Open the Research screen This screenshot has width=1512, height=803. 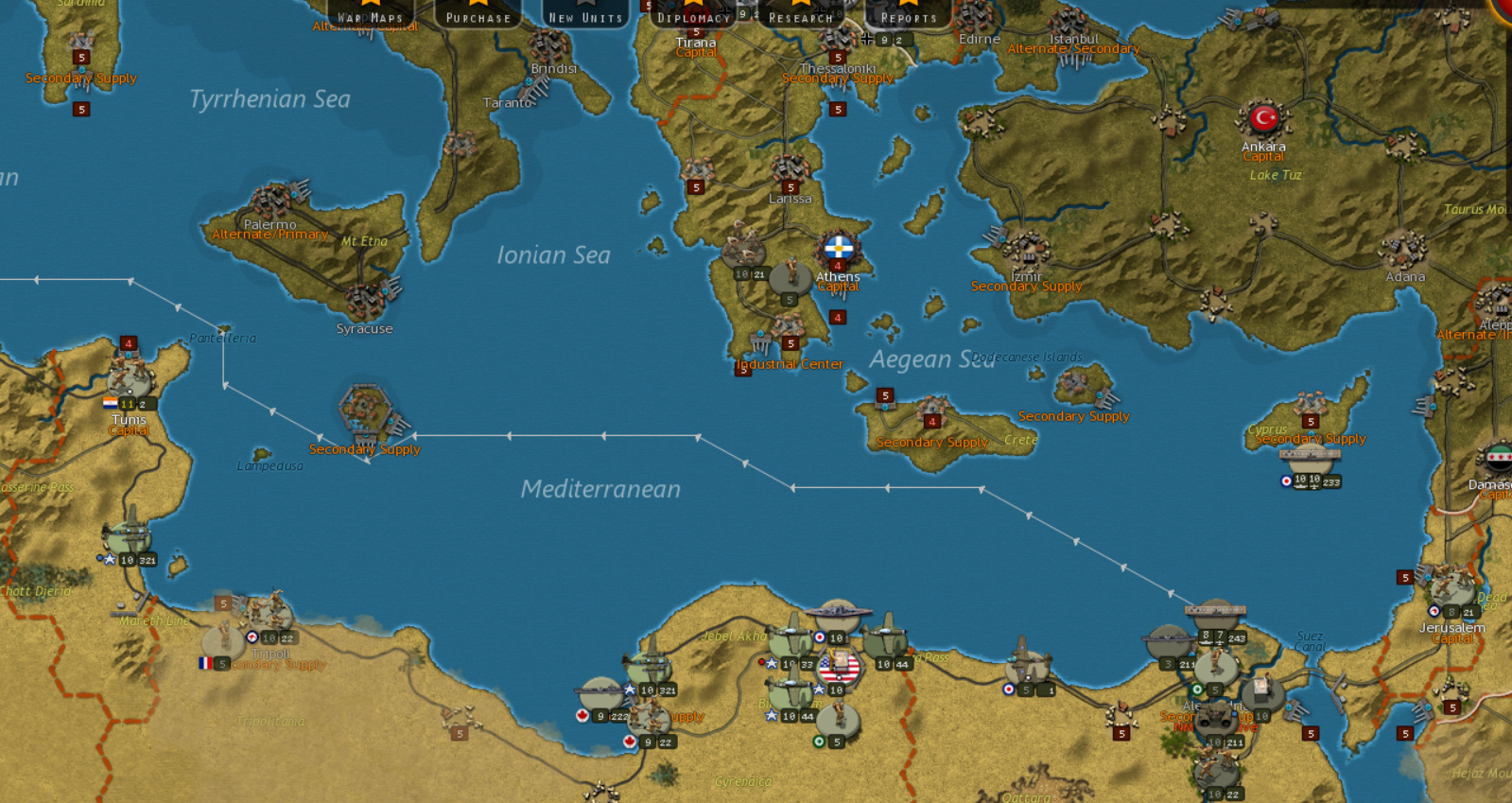(801, 14)
